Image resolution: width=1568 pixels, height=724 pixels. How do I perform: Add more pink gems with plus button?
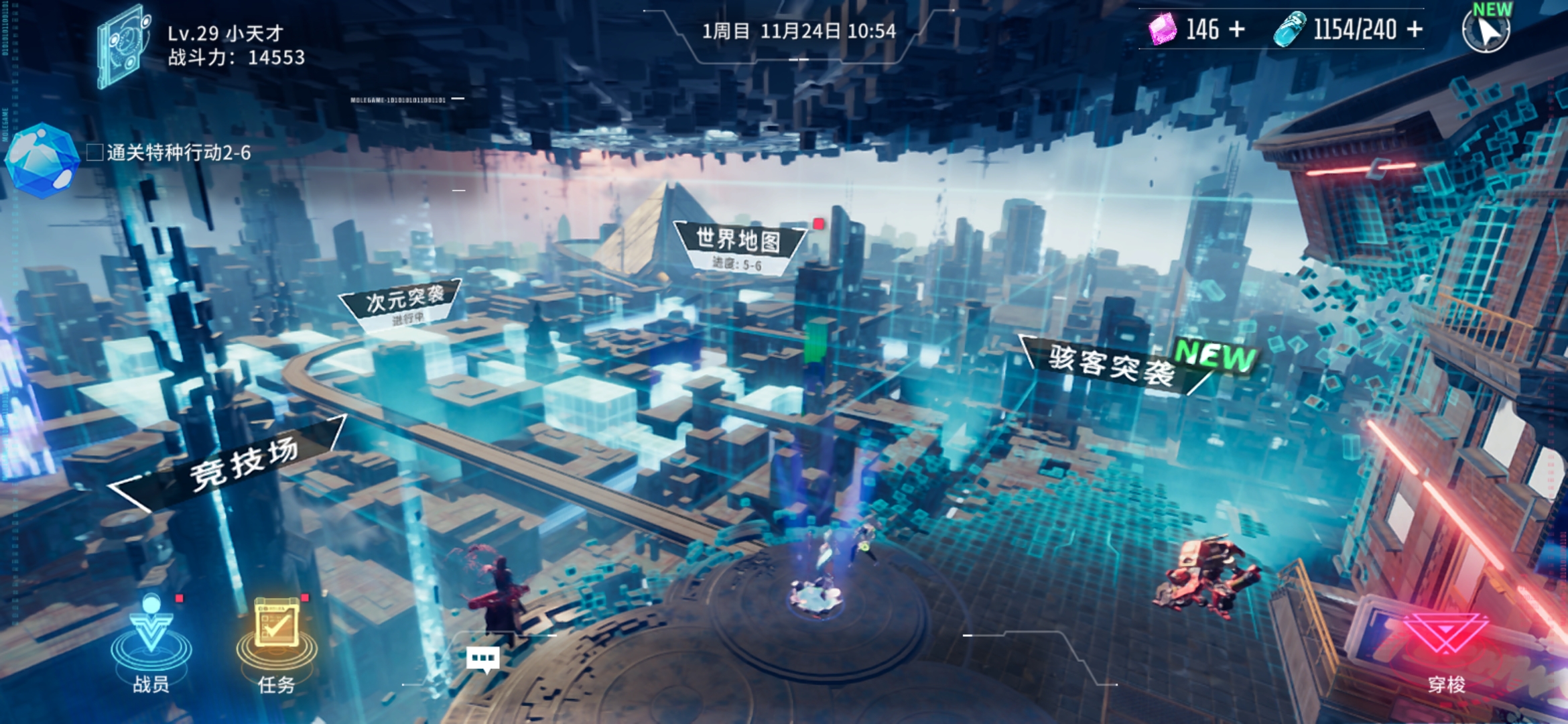coord(1237,29)
